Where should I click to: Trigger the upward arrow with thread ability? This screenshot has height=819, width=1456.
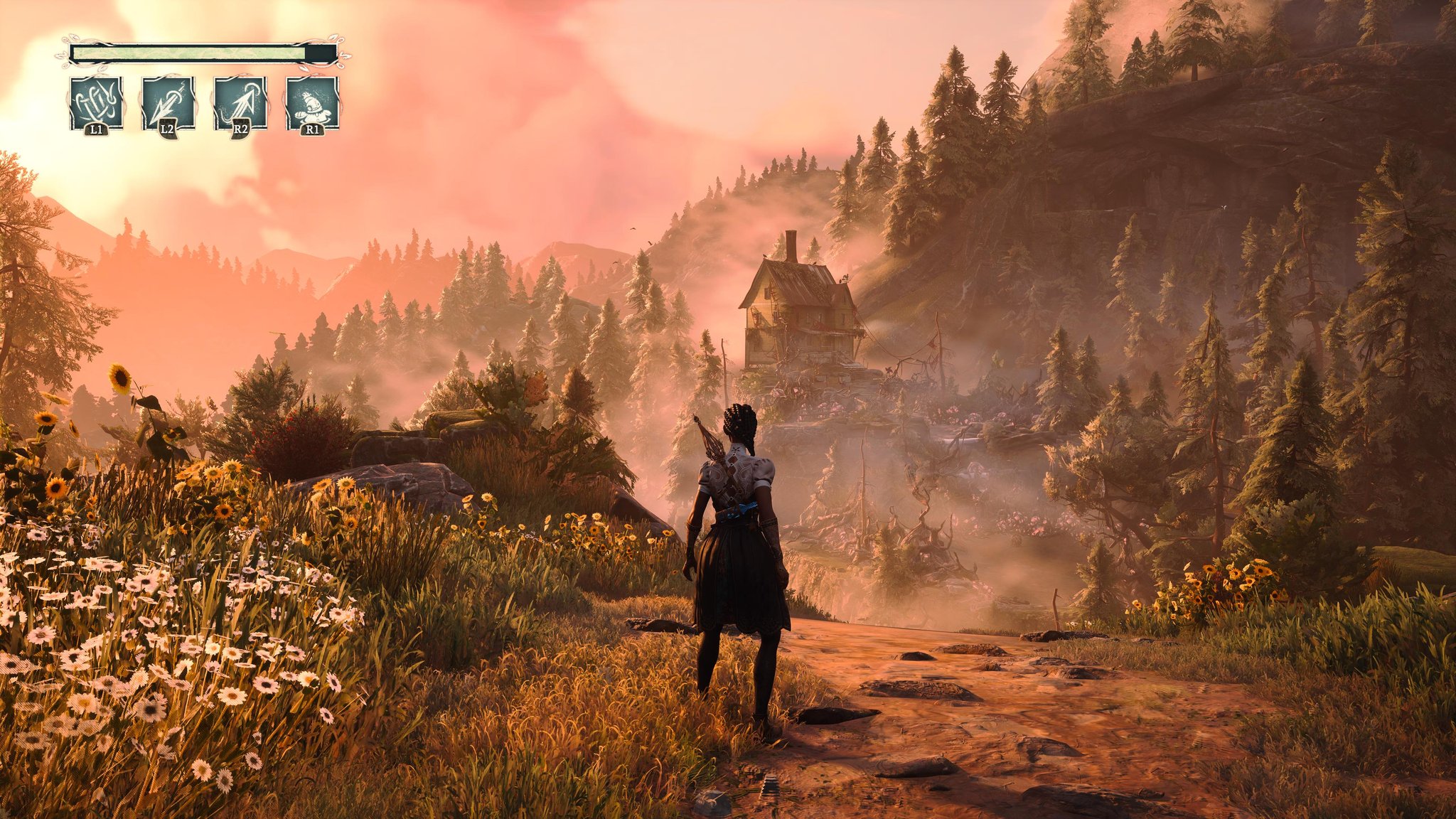pos(240,103)
